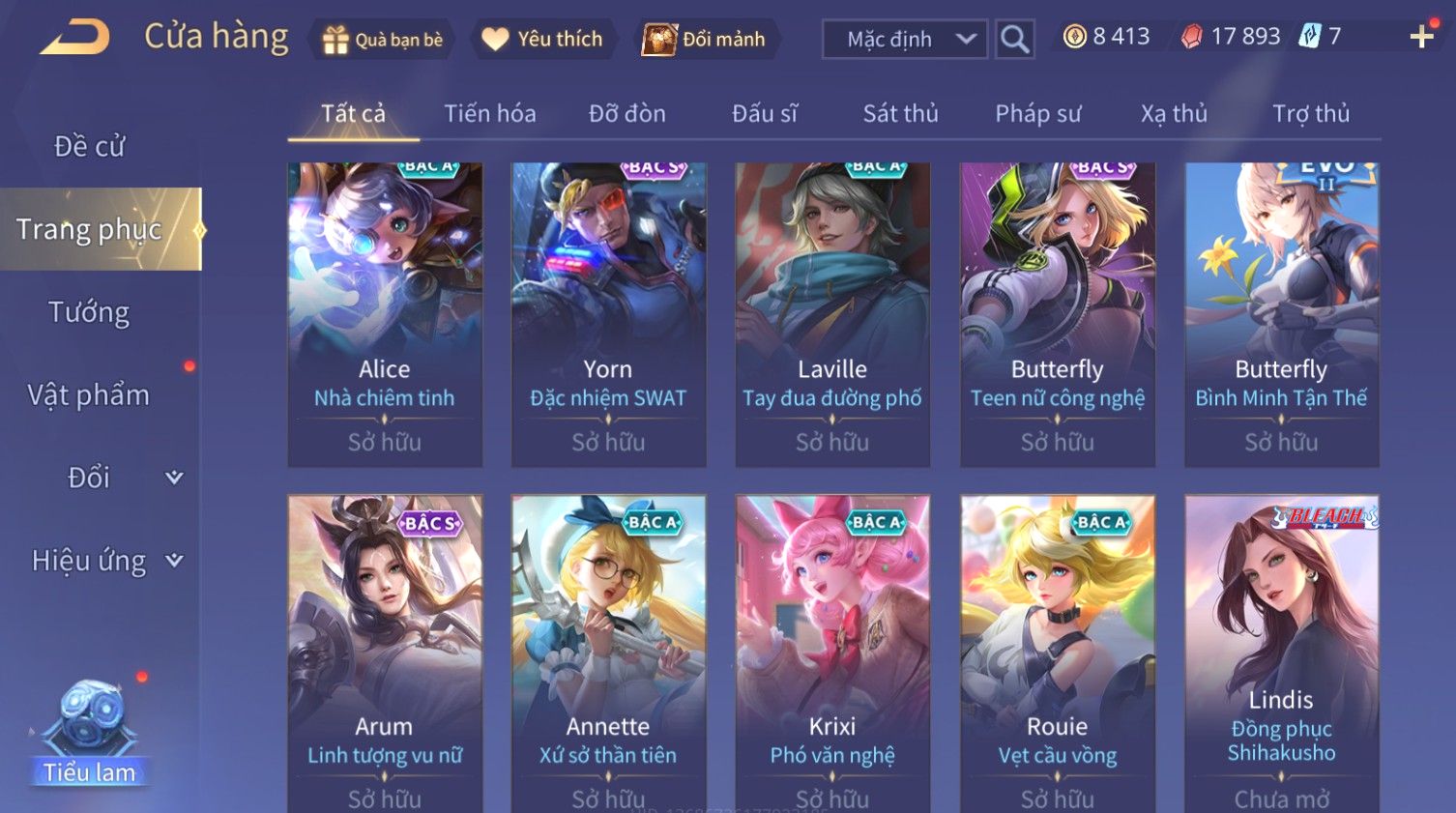Show the Pháp sư category
1456x813 pixels.
(1037, 114)
